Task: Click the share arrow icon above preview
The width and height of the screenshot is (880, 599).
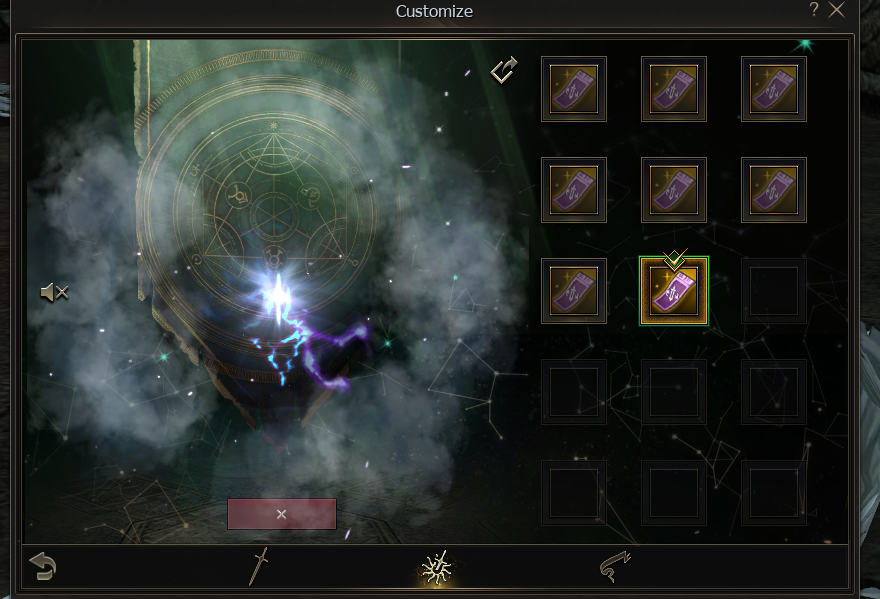Action: [x=504, y=70]
